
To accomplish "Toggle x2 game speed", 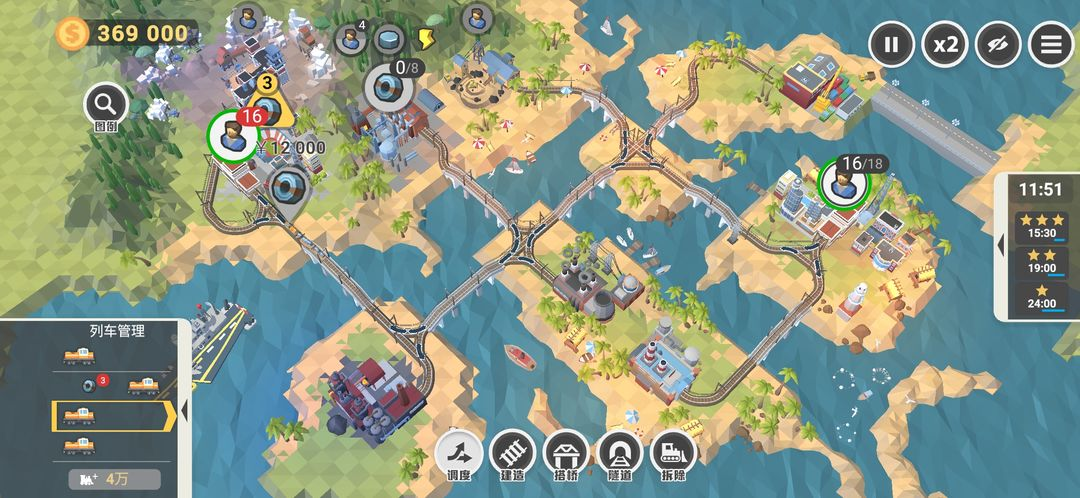I will click(945, 45).
